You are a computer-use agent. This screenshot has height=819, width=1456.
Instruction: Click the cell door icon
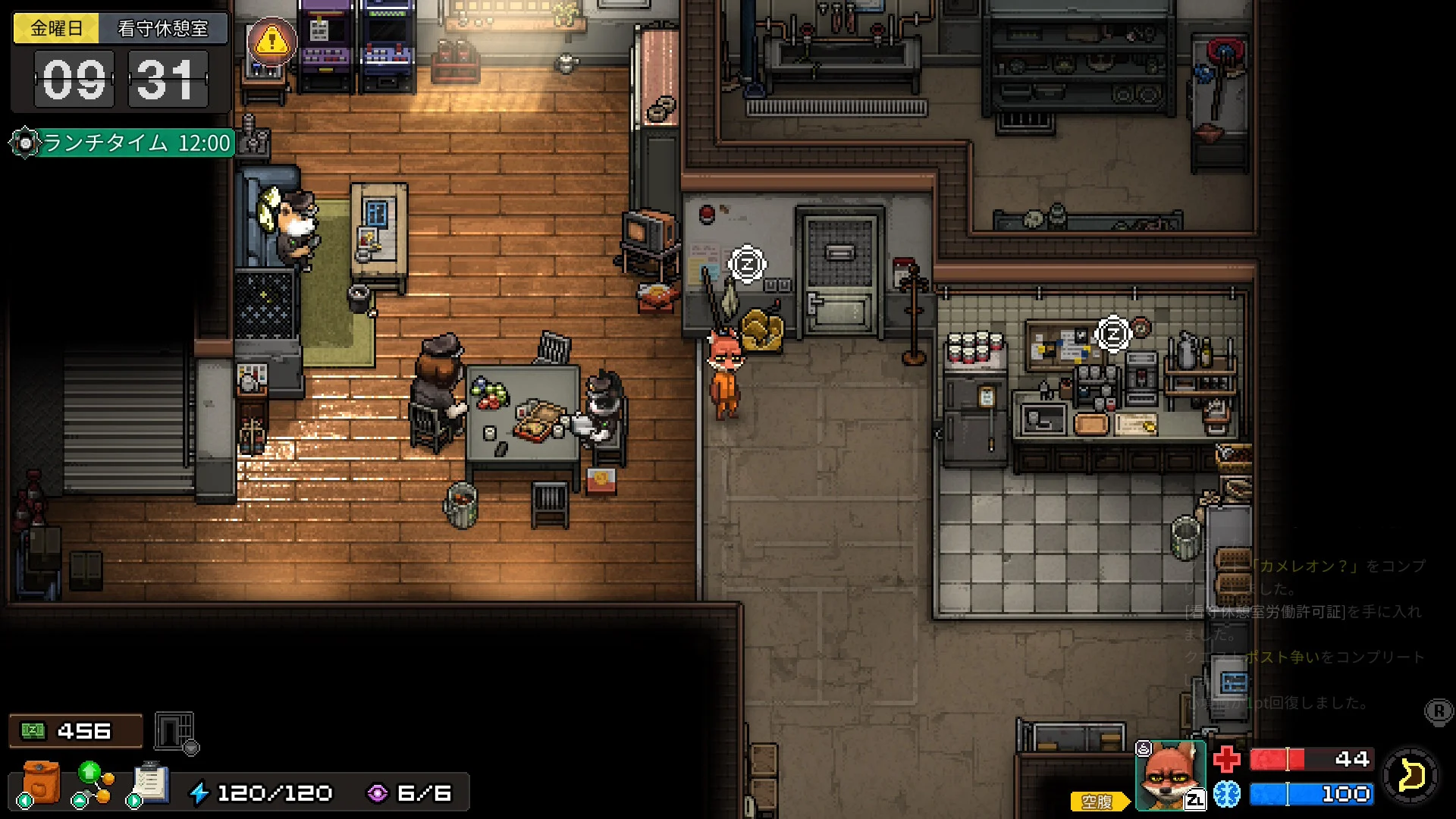(175, 732)
